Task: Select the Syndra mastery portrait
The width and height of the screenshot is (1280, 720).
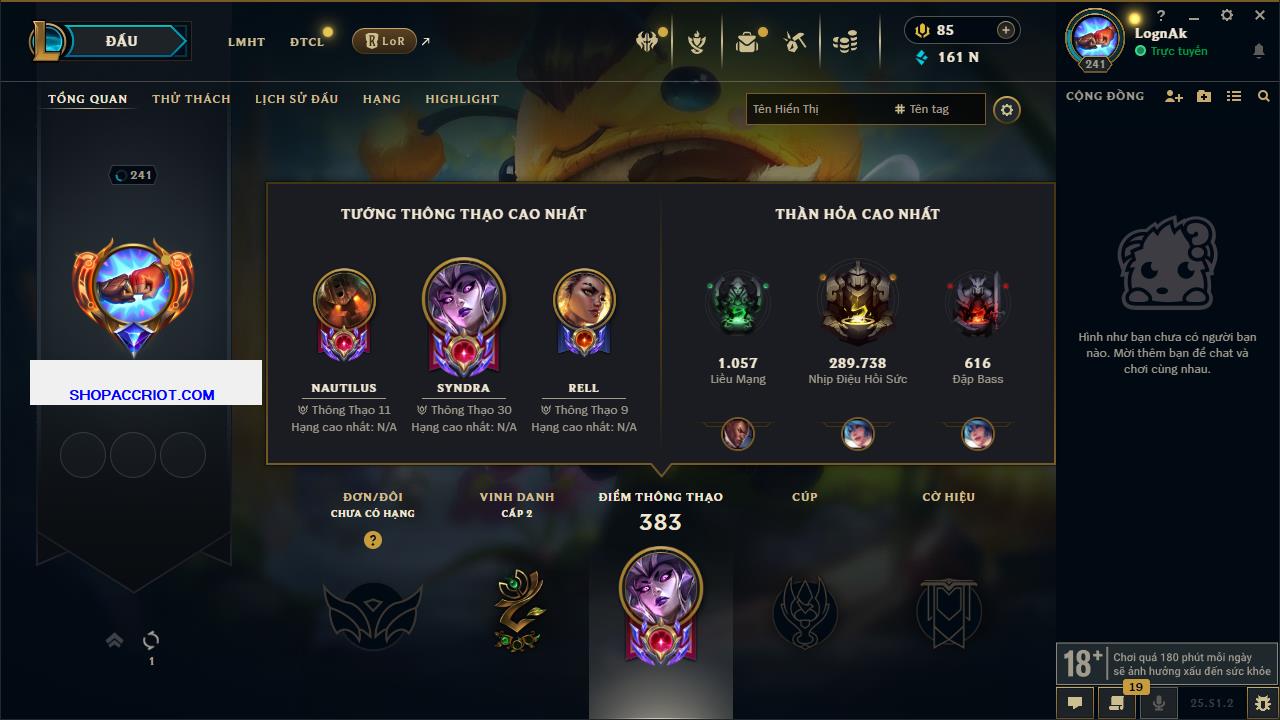Action: (x=464, y=305)
